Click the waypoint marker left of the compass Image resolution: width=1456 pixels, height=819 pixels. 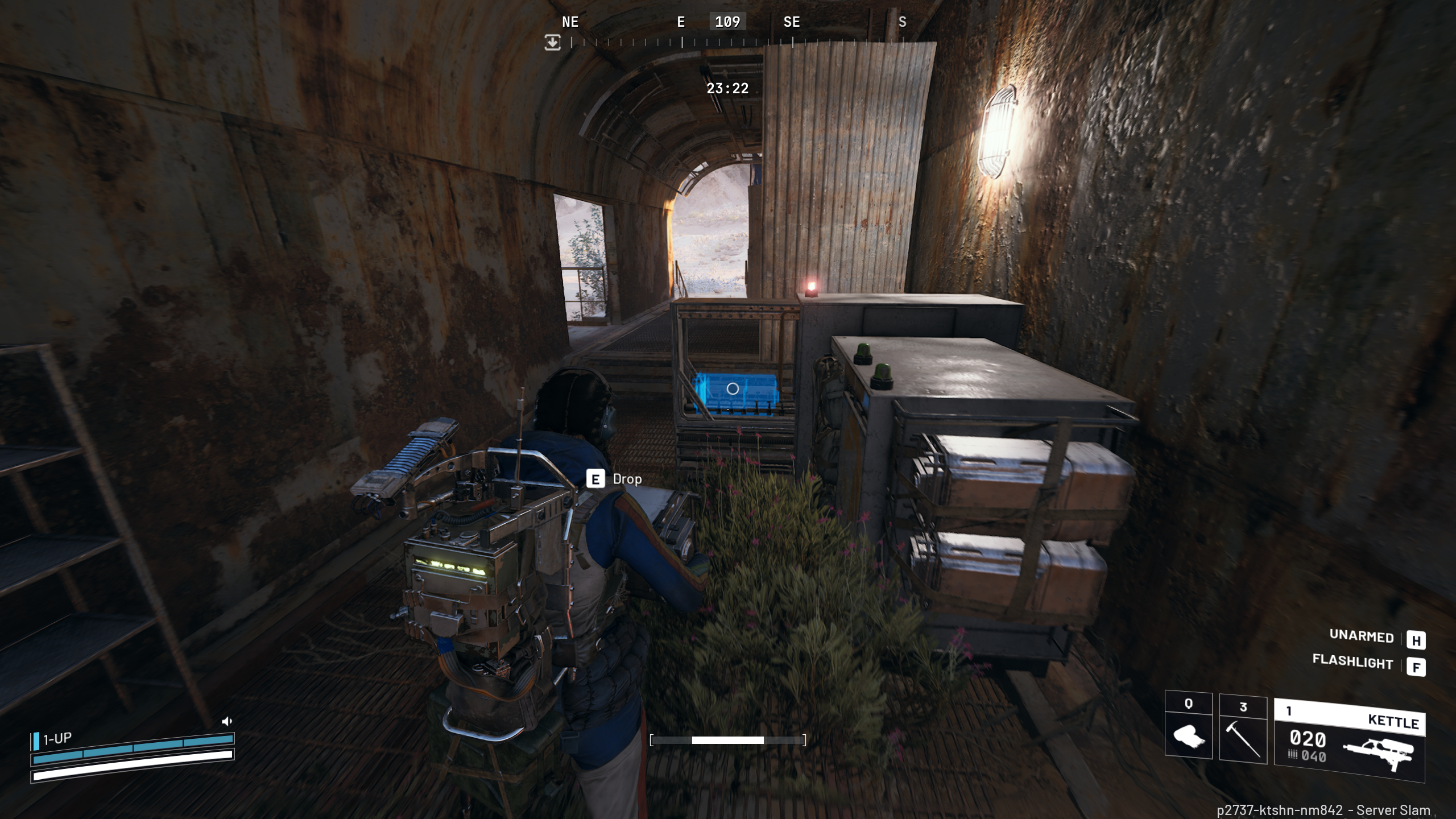tap(552, 43)
